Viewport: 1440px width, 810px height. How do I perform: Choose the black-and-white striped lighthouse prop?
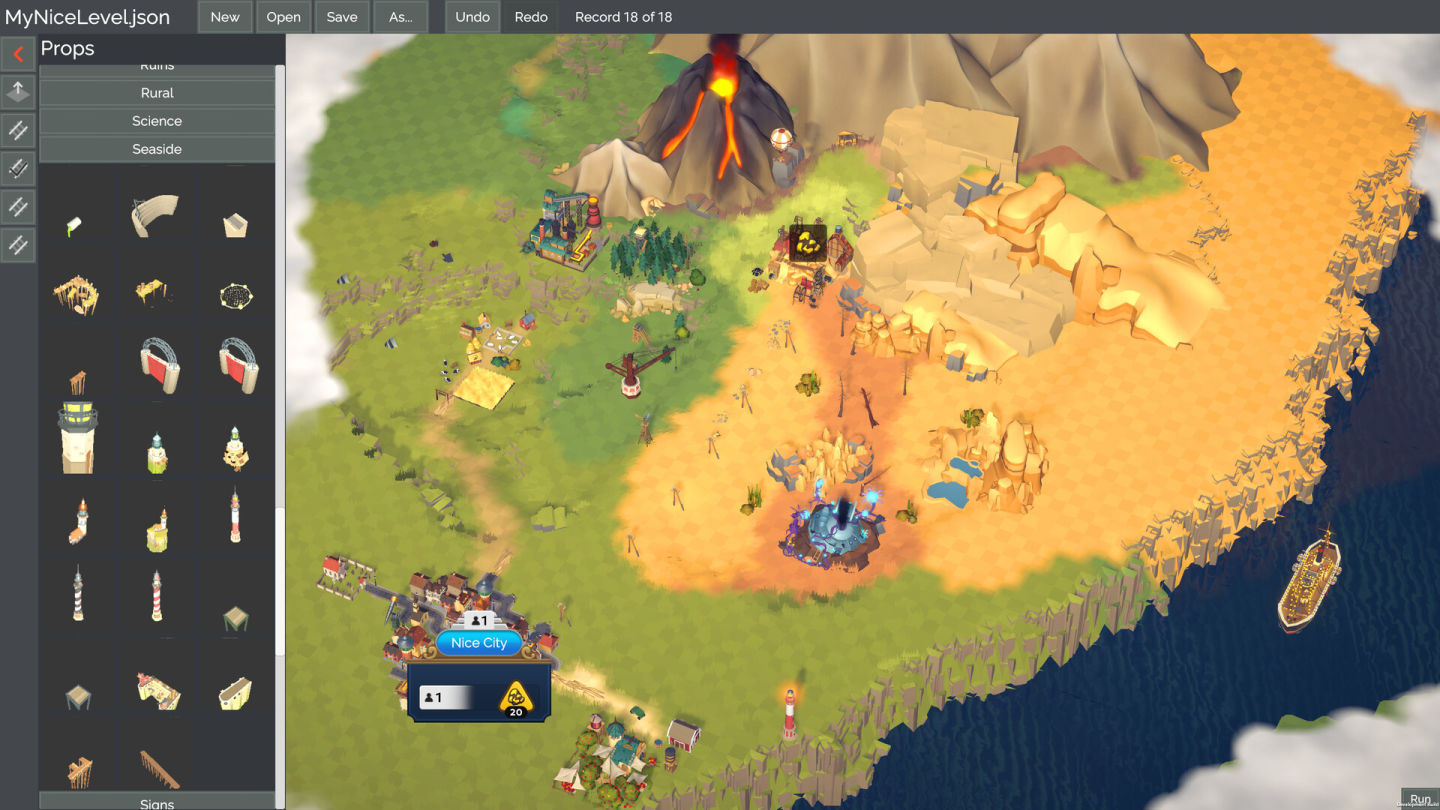pos(78,594)
